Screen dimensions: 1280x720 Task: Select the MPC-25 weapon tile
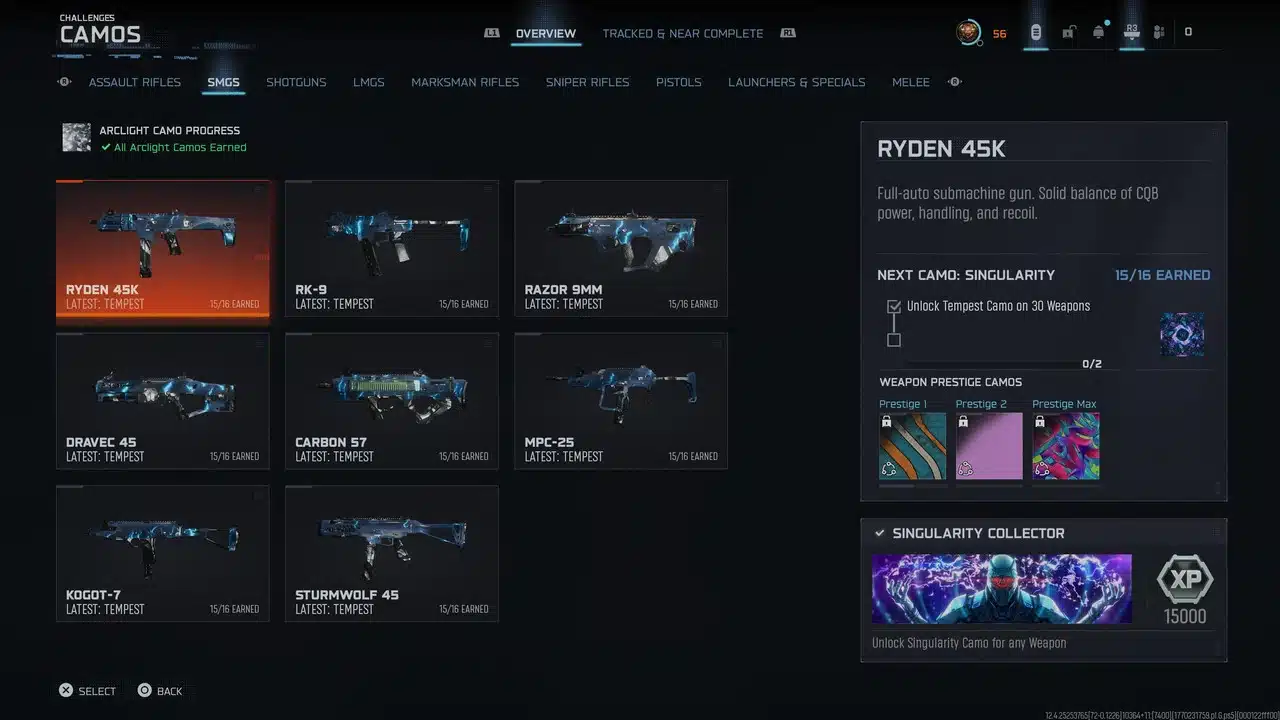pyautogui.click(x=620, y=401)
